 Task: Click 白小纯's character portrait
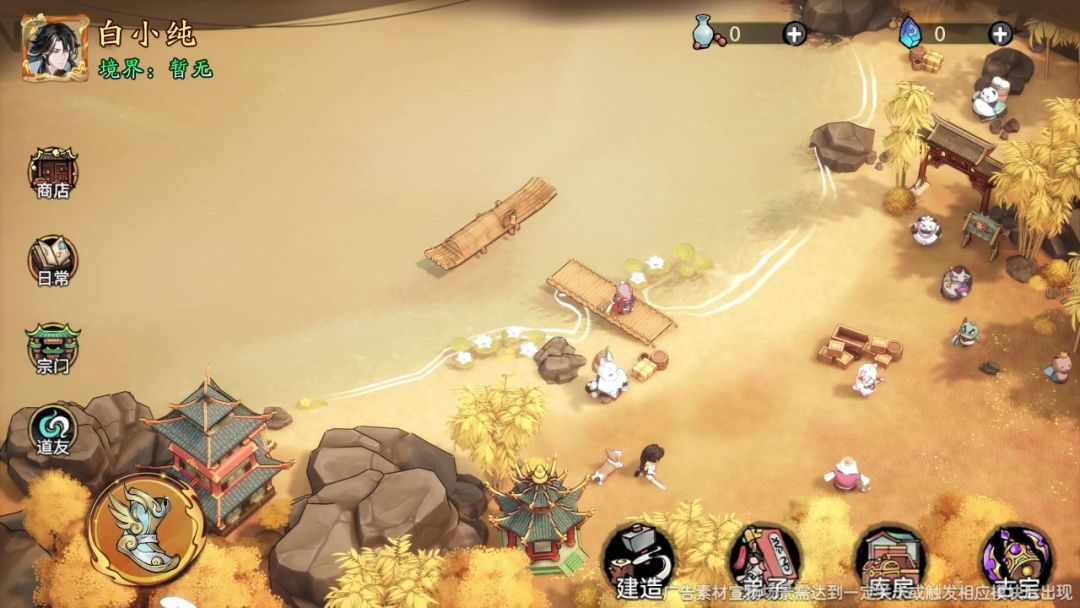pos(55,47)
